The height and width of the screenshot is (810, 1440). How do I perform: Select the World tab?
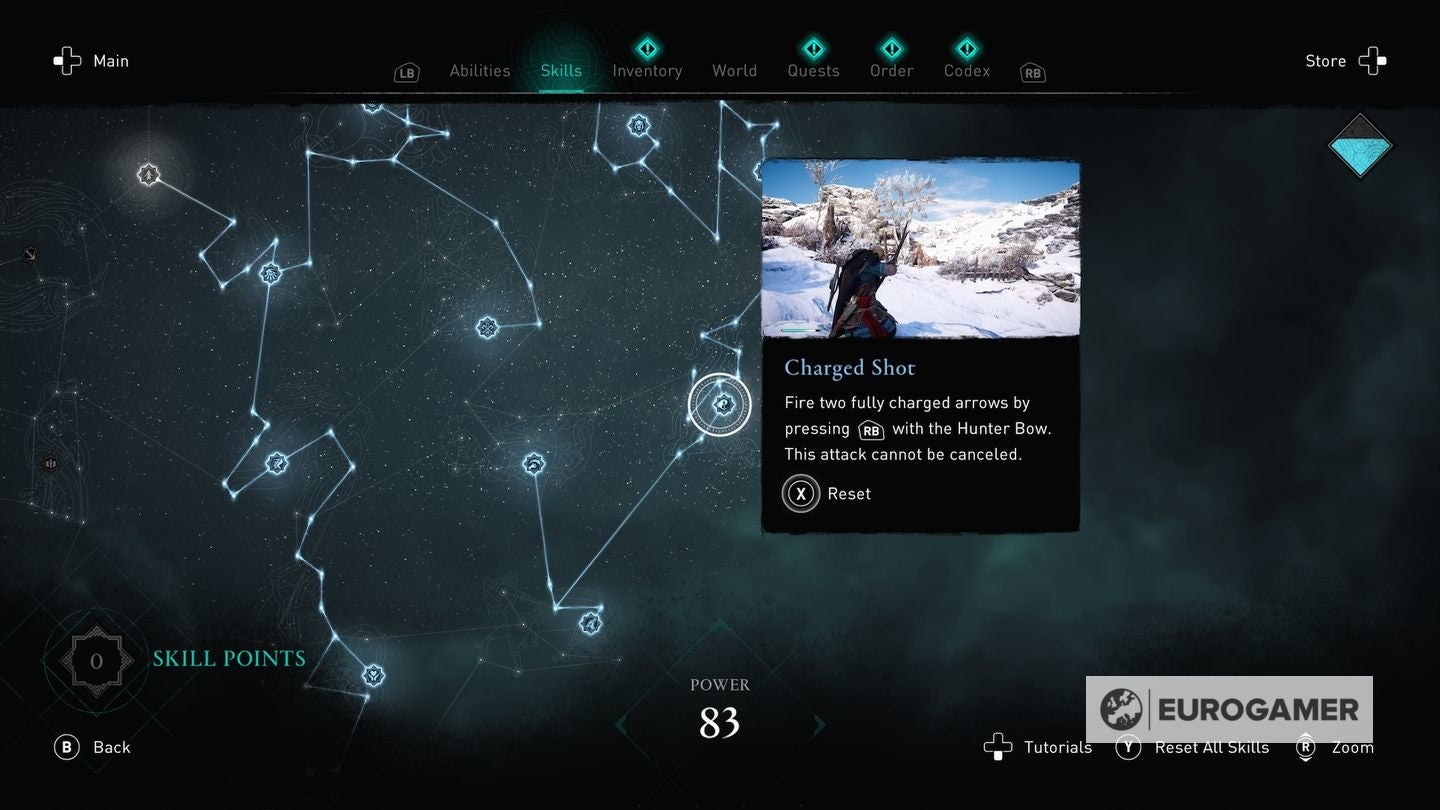coord(734,71)
